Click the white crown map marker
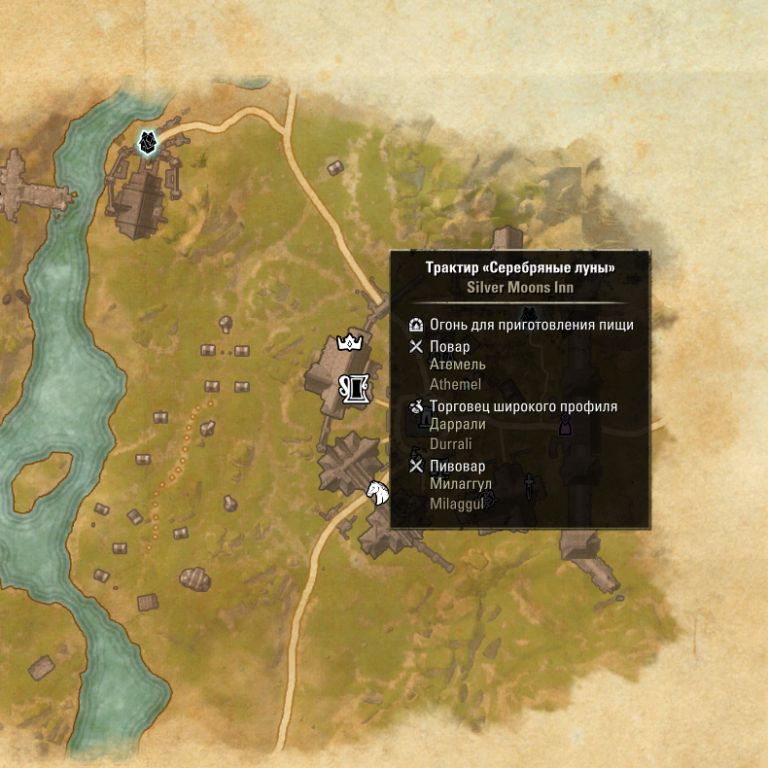The image size is (768, 768). 349,342
